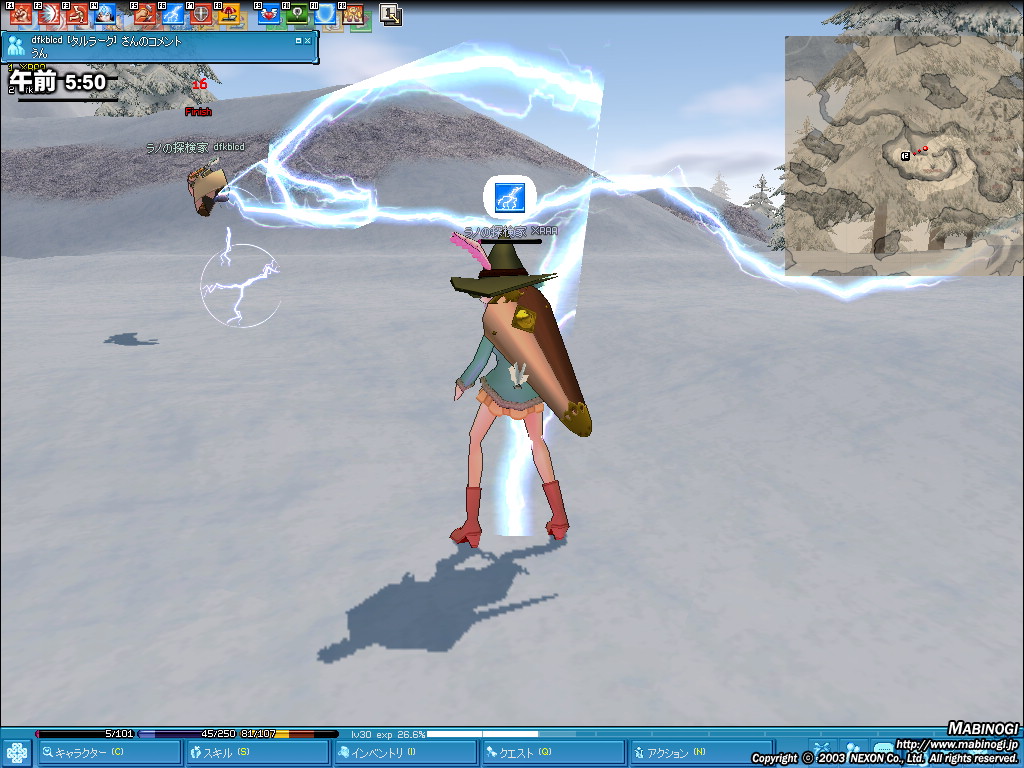
Task: Select the blue ice skill on F4
Action: tap(104, 14)
